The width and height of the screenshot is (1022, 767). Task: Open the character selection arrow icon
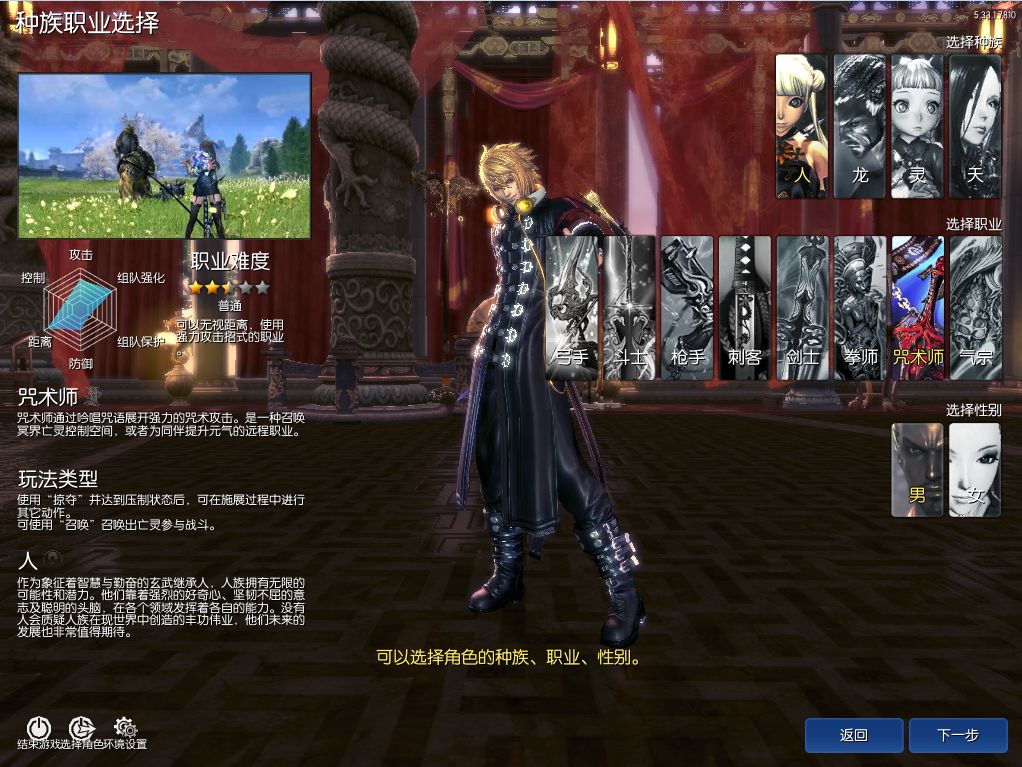click(x=81, y=728)
